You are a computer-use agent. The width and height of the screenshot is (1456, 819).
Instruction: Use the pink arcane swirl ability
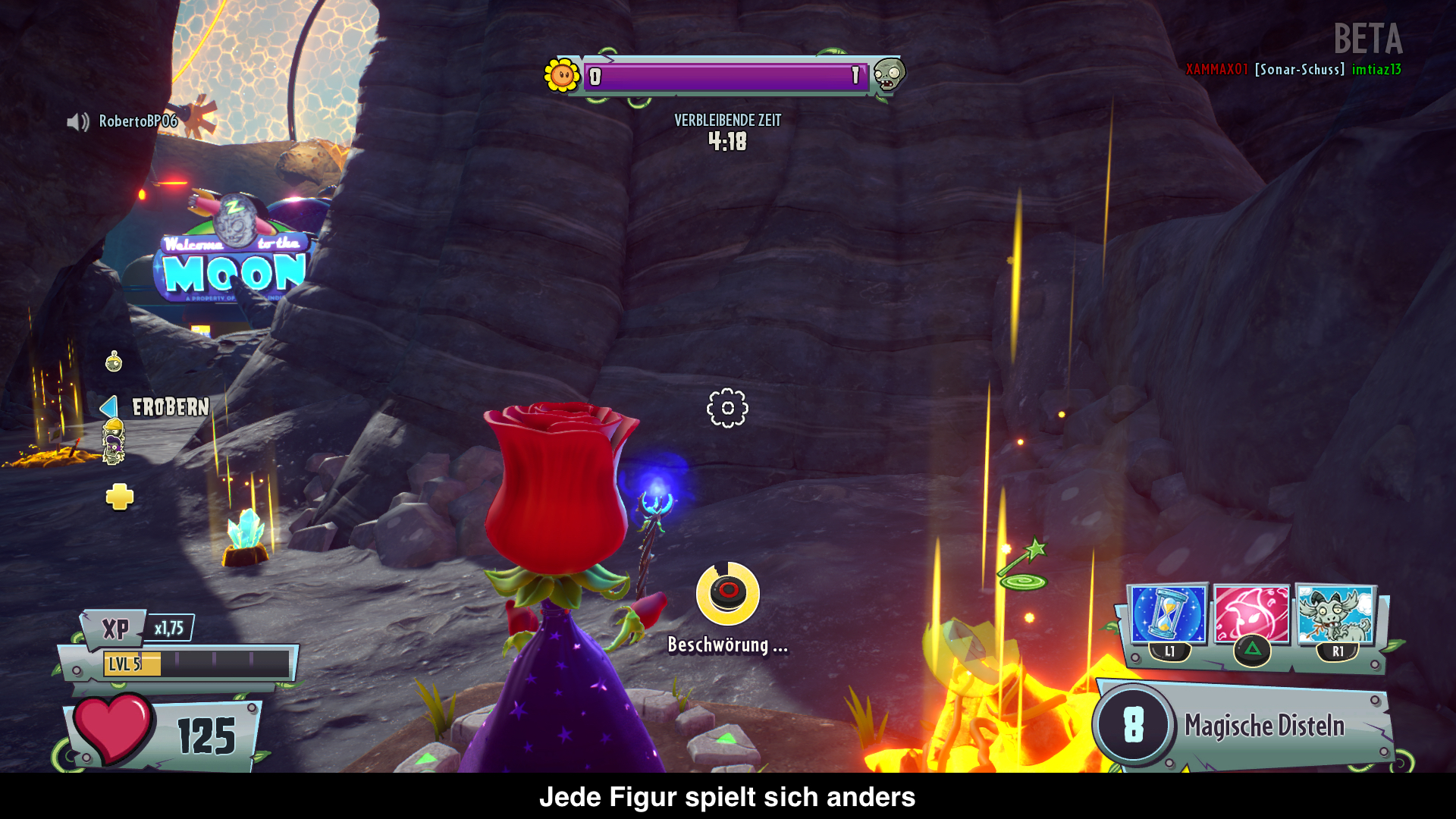[x=1251, y=615]
